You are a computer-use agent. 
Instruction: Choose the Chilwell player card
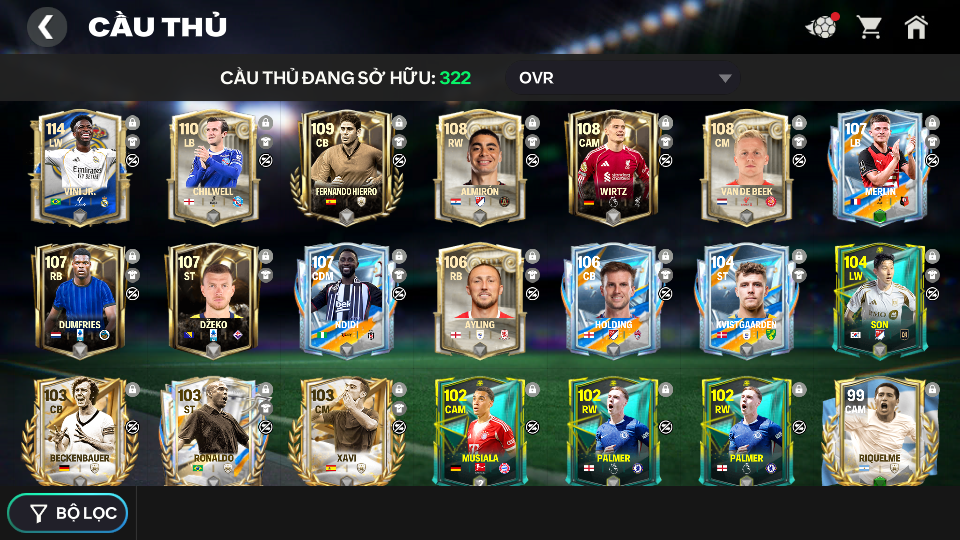(x=212, y=166)
